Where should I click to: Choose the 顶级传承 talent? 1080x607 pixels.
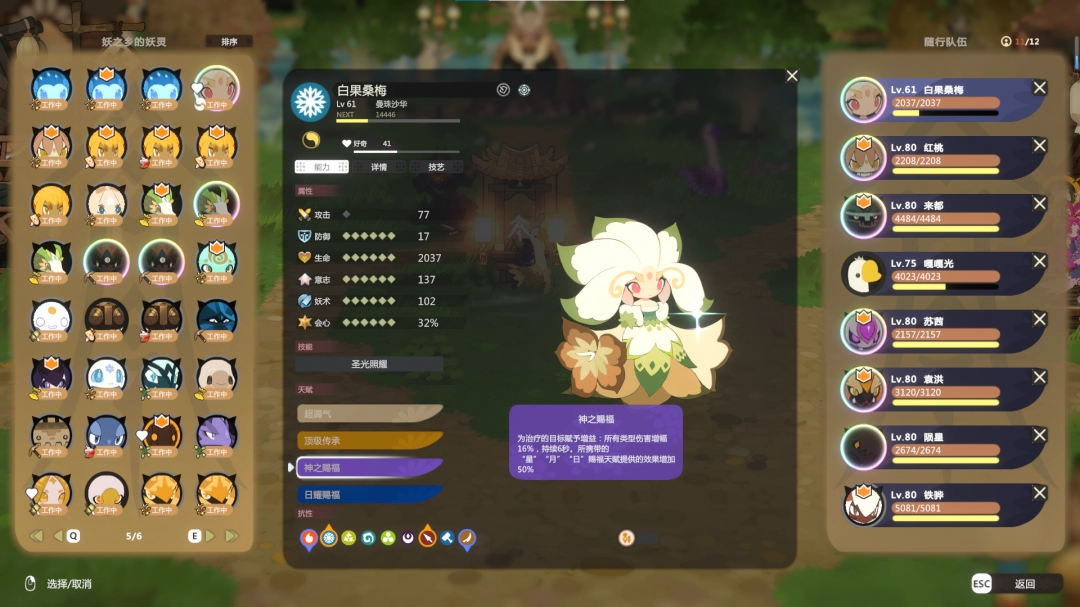point(369,440)
